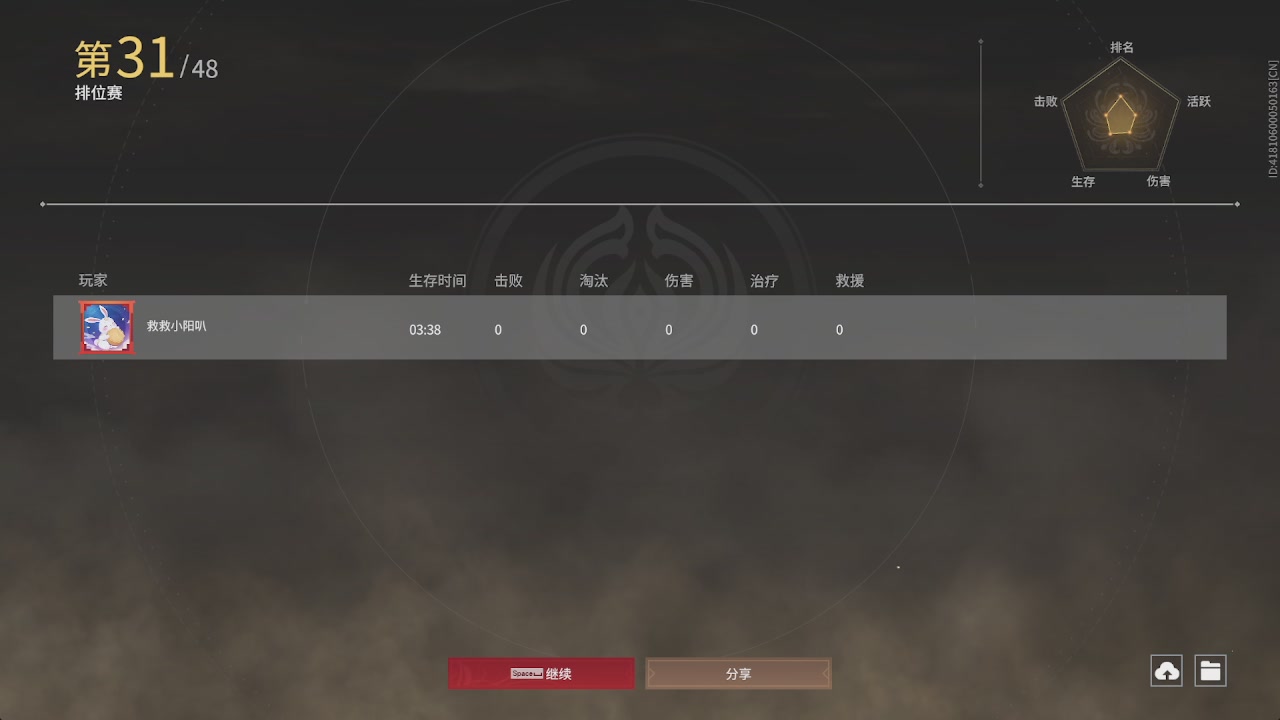The height and width of the screenshot is (720, 1280).
Task: Open the screenshot folder icon
Action: click(1210, 670)
